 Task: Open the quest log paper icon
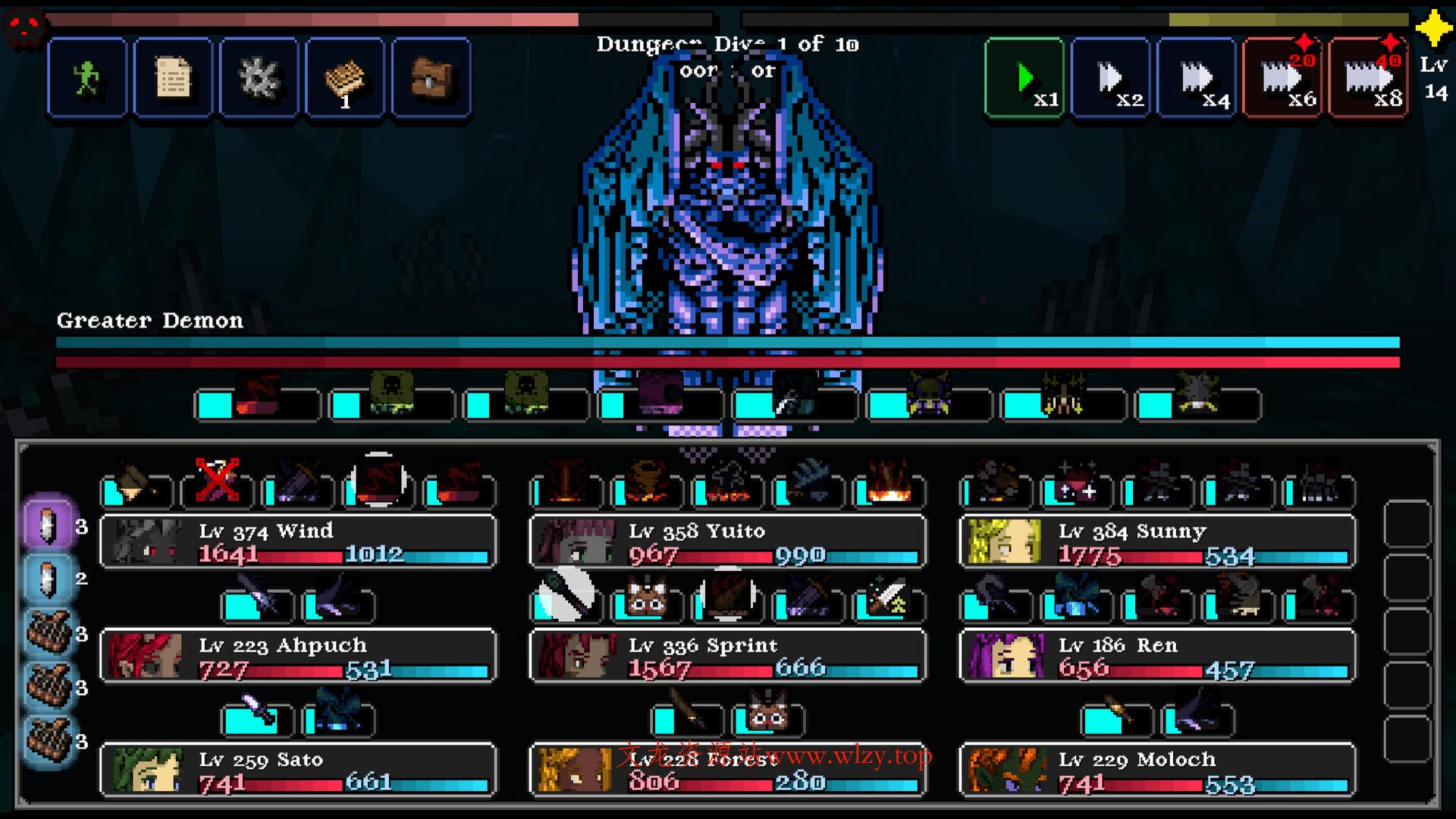pyautogui.click(x=173, y=76)
